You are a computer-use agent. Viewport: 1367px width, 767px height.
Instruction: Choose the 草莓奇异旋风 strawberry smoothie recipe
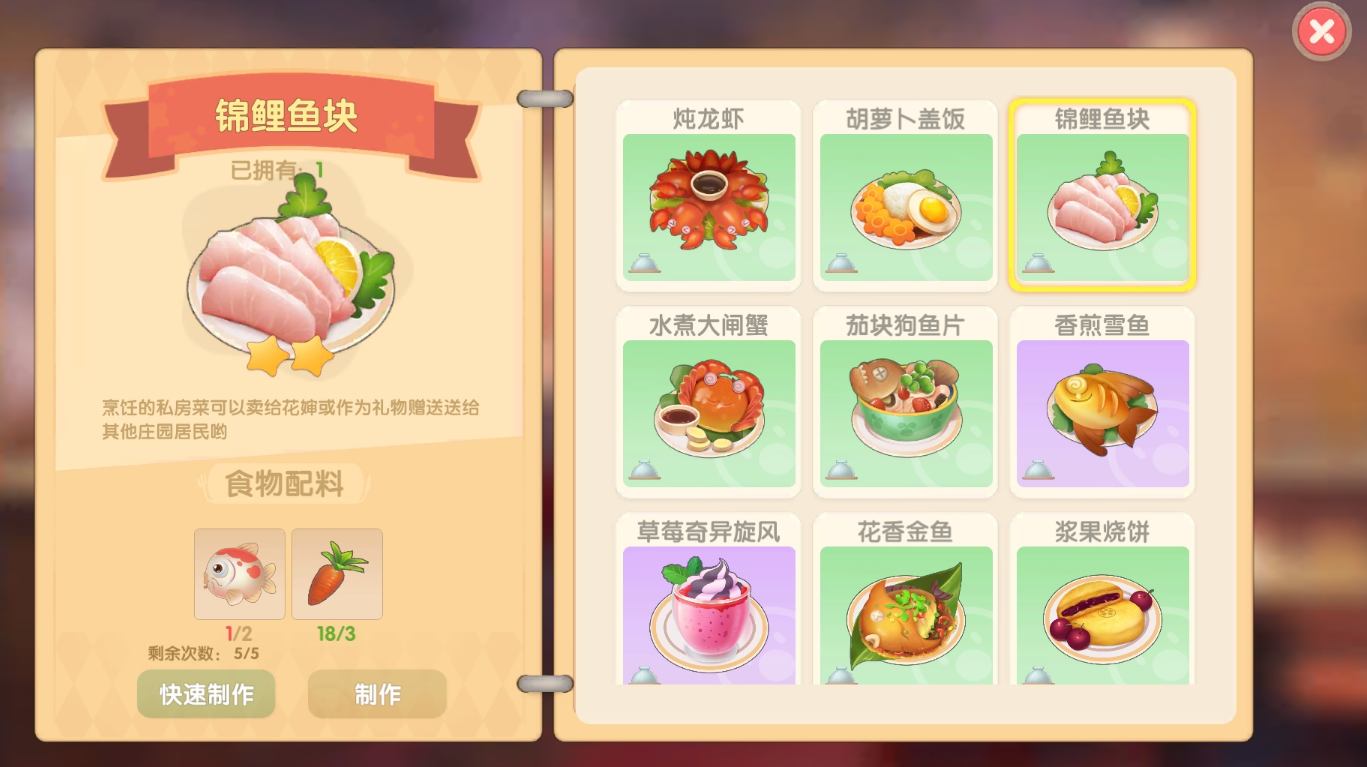pyautogui.click(x=708, y=605)
